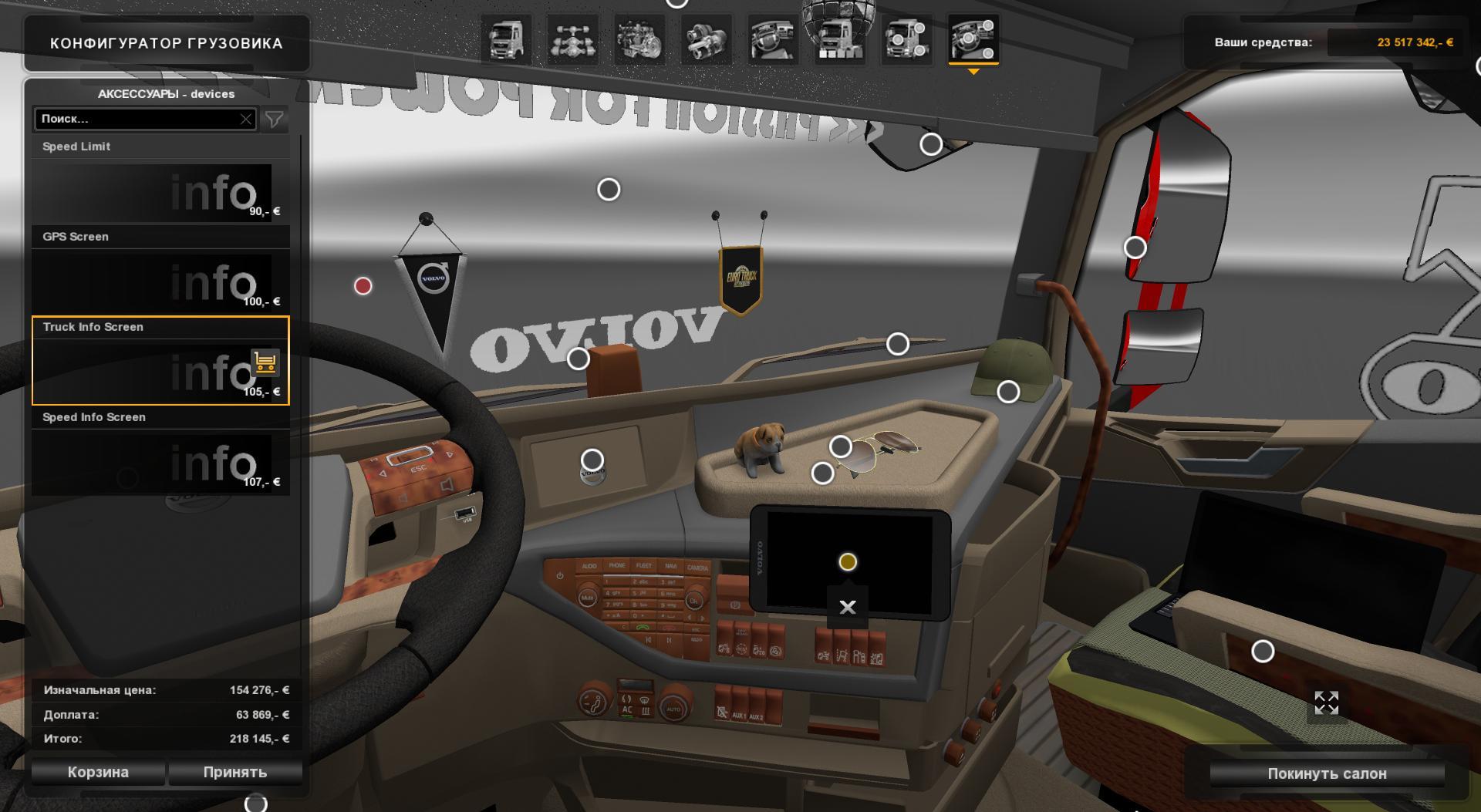Choose the Speed Limit device
This screenshot has height=812, width=1481.
pyautogui.click(x=160, y=192)
